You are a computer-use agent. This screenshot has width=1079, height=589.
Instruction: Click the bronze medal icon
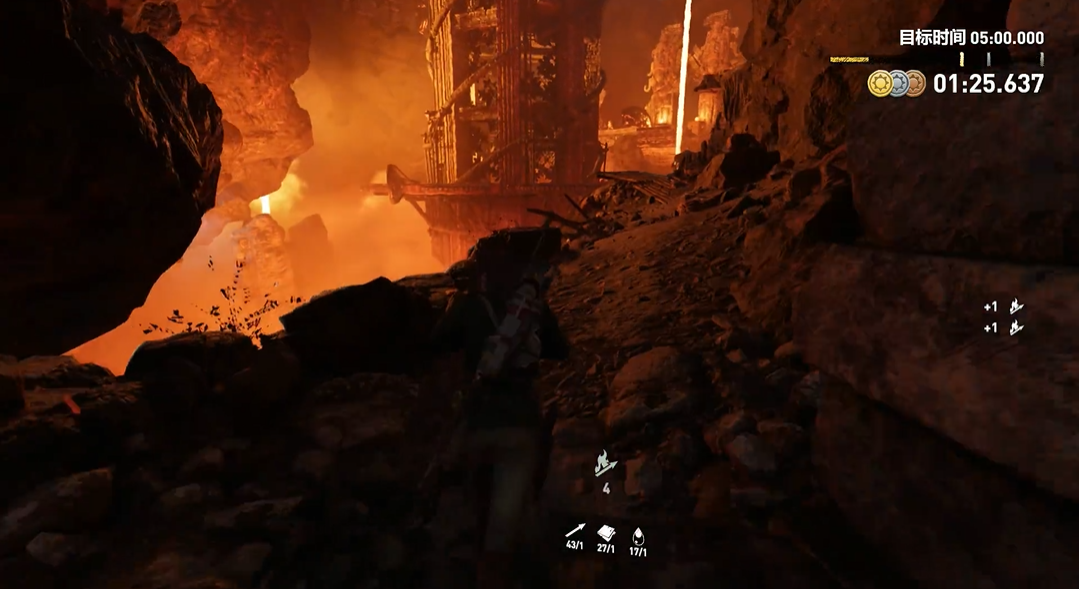tap(914, 83)
